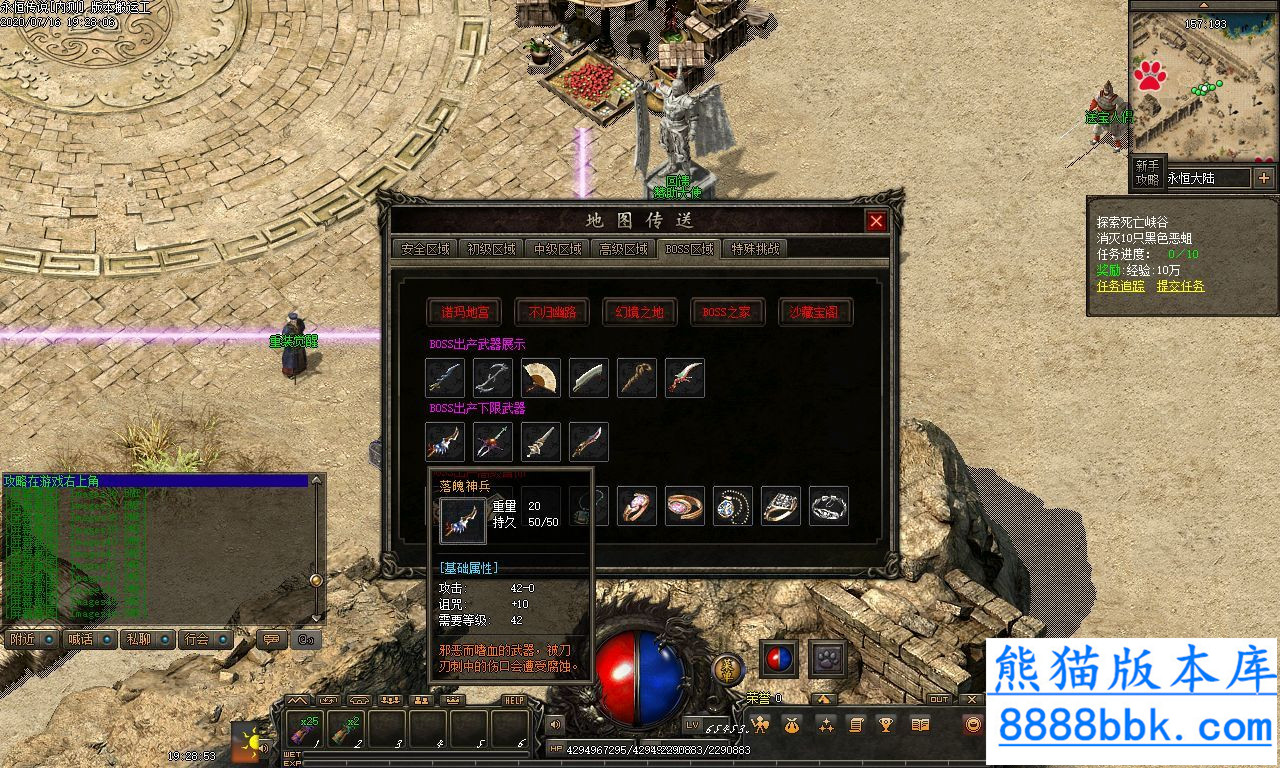Inspect the folding fan weapon icon

click(x=541, y=378)
